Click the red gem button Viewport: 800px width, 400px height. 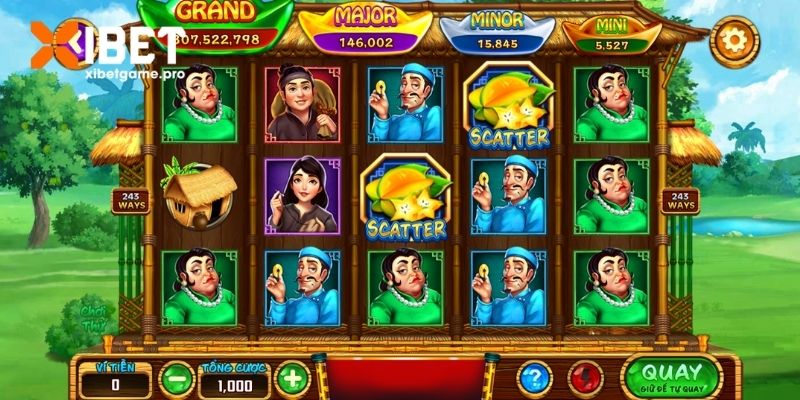[x=584, y=378]
